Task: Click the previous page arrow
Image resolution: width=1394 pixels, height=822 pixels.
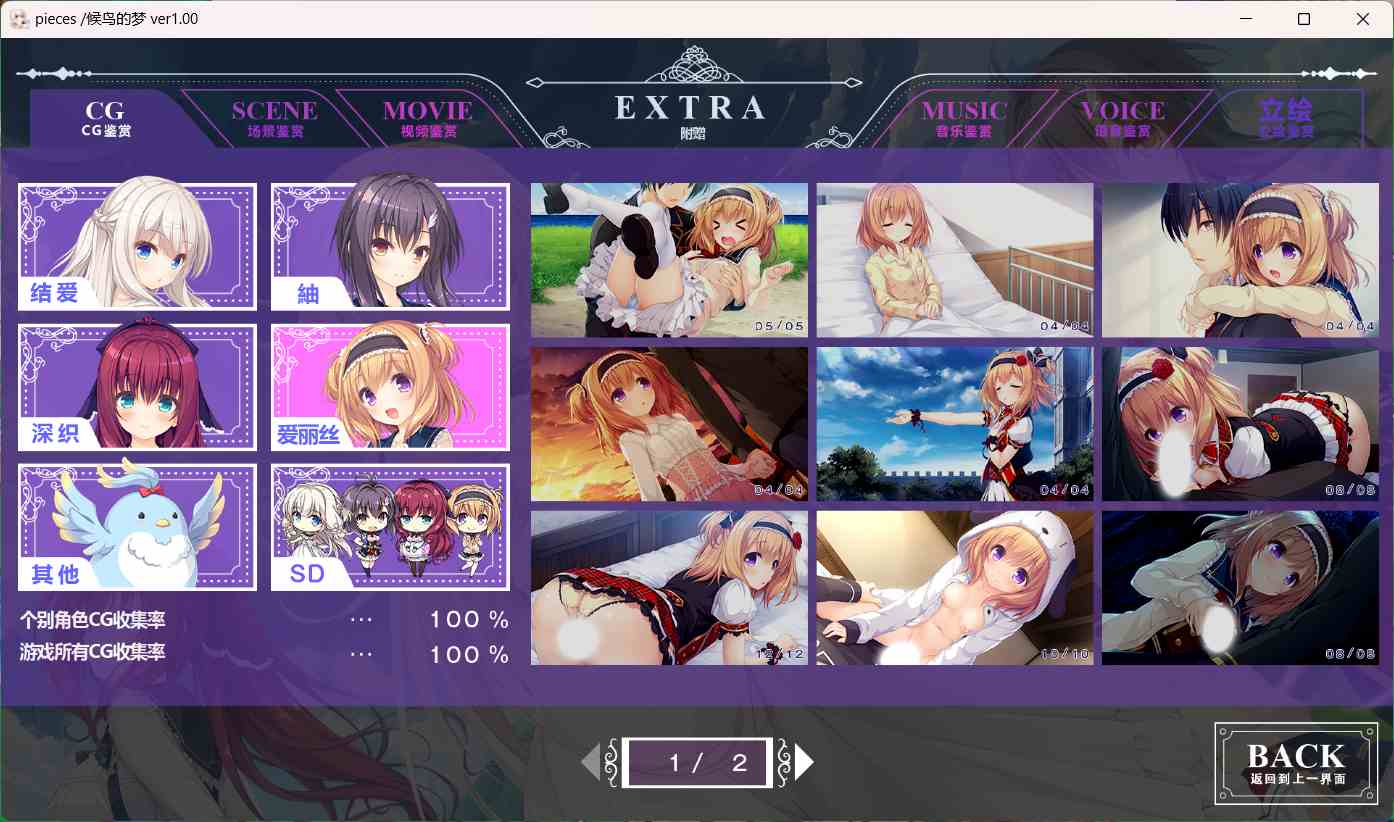Action: (592, 761)
